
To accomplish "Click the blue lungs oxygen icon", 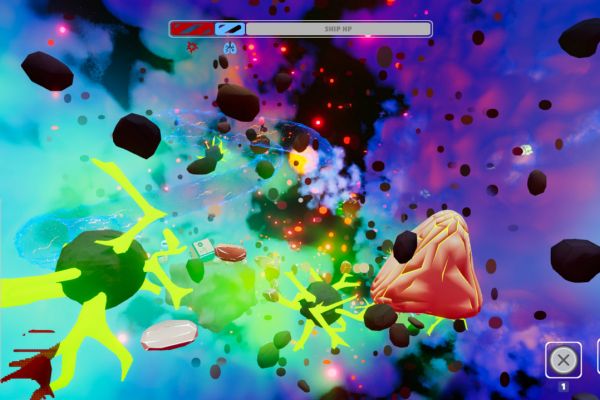I will (231, 47).
